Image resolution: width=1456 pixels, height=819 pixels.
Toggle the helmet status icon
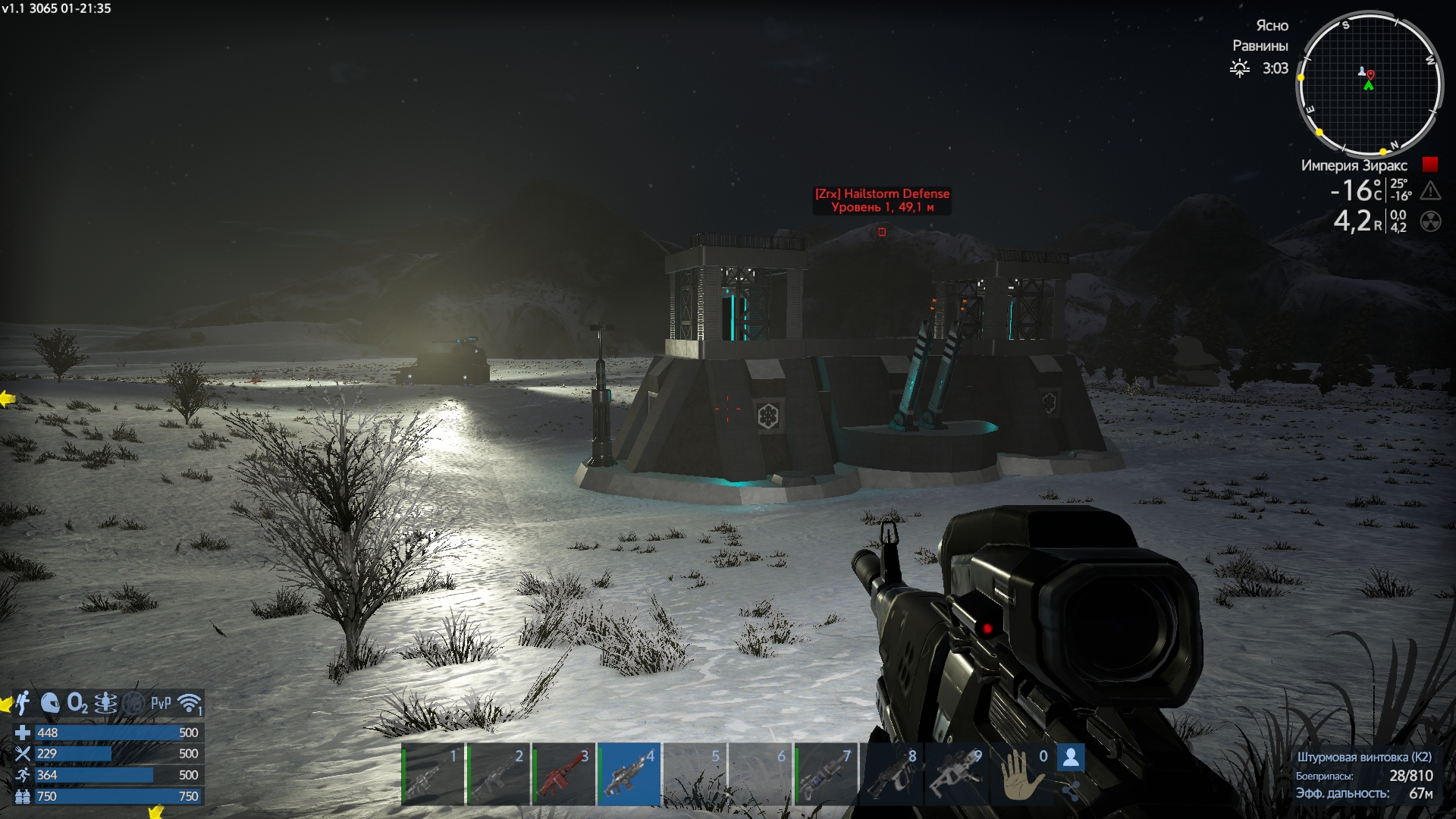(x=50, y=703)
